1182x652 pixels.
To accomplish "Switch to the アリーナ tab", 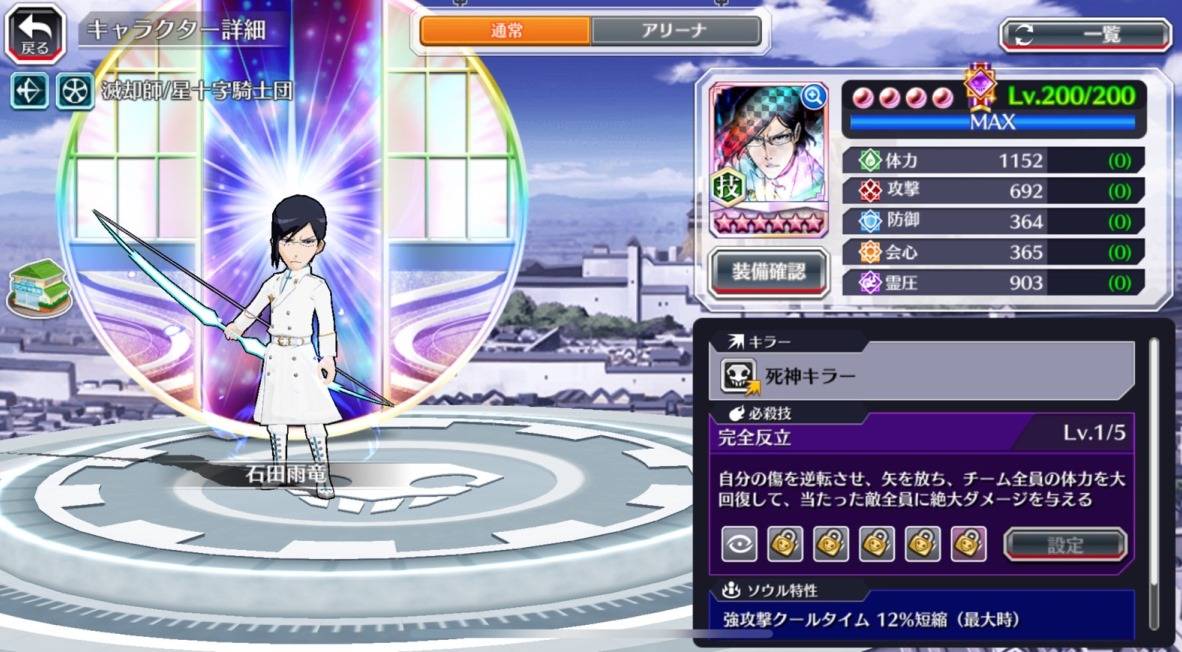I will (674, 31).
